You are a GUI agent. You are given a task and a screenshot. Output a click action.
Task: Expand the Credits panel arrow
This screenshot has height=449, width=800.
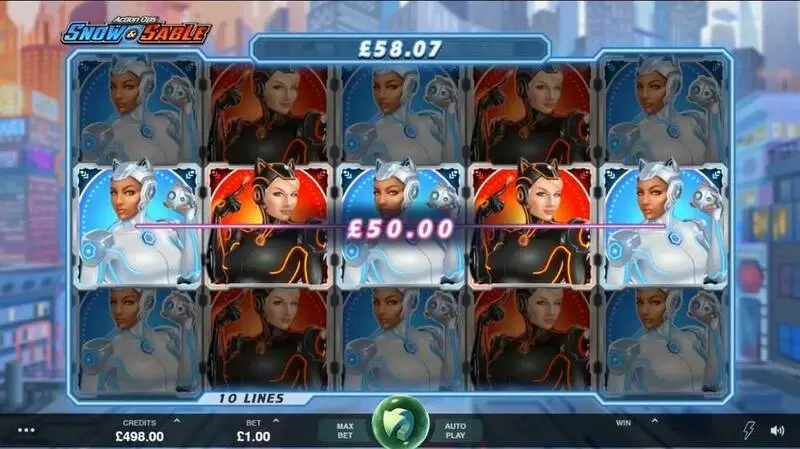pyautogui.click(x=177, y=421)
